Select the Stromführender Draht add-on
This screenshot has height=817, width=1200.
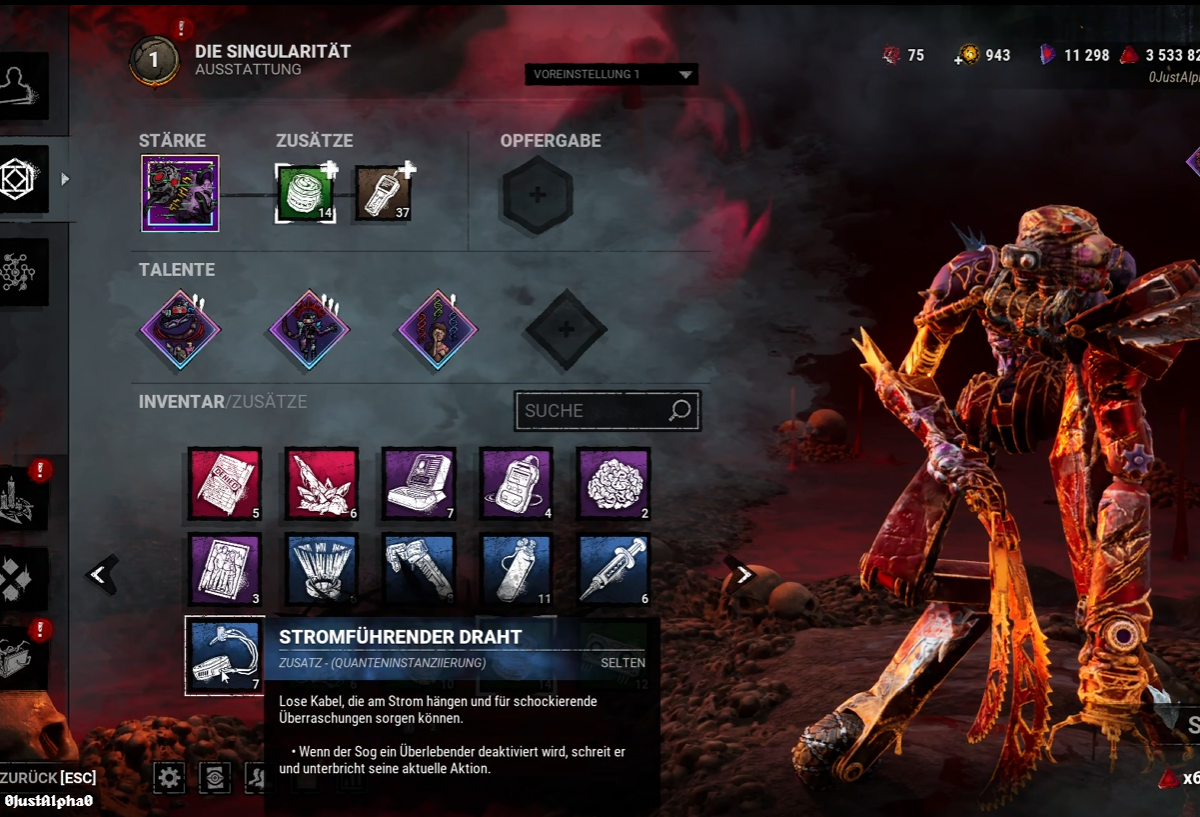pos(225,655)
